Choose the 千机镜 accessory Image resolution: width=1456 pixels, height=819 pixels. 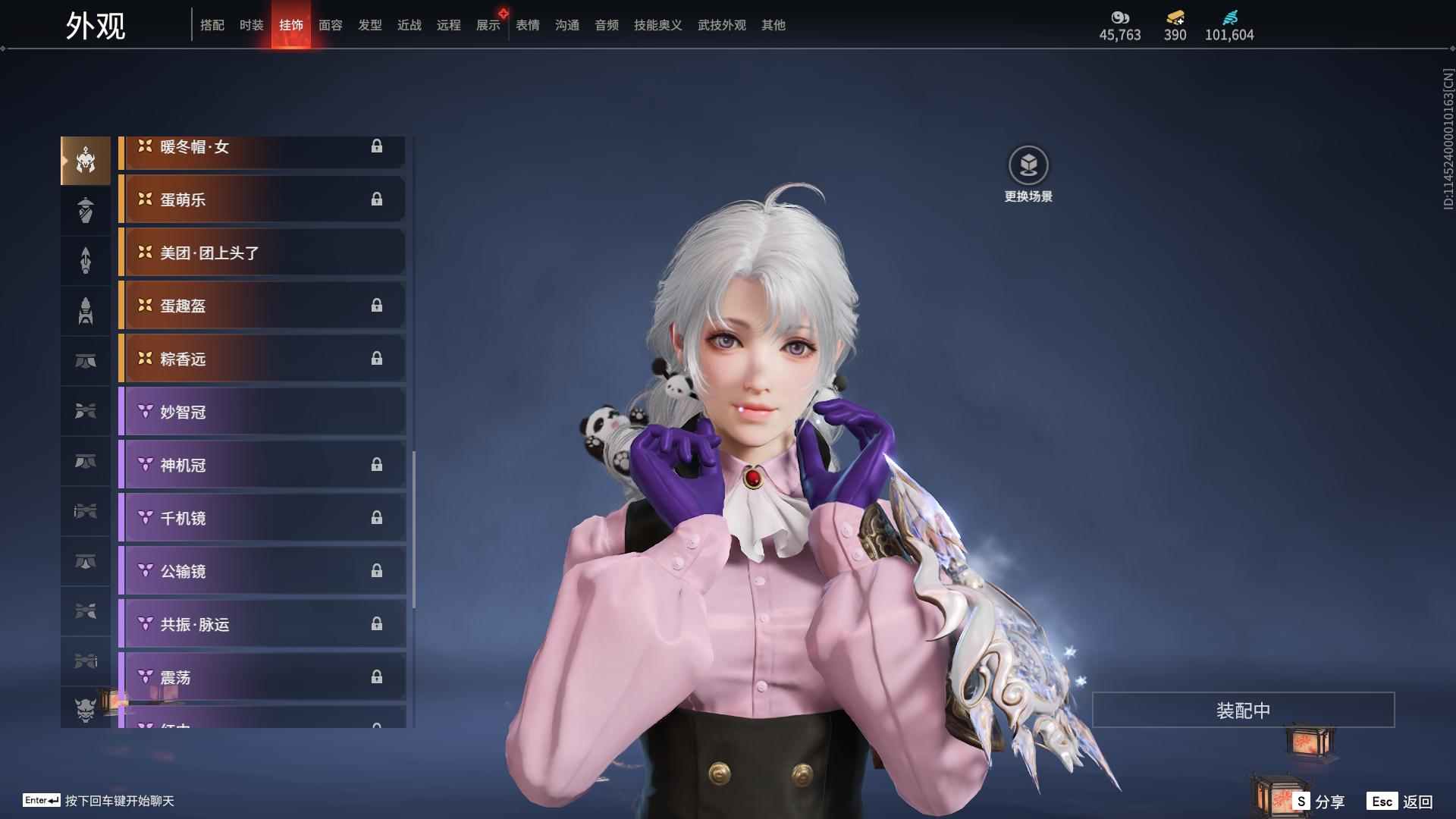262,518
